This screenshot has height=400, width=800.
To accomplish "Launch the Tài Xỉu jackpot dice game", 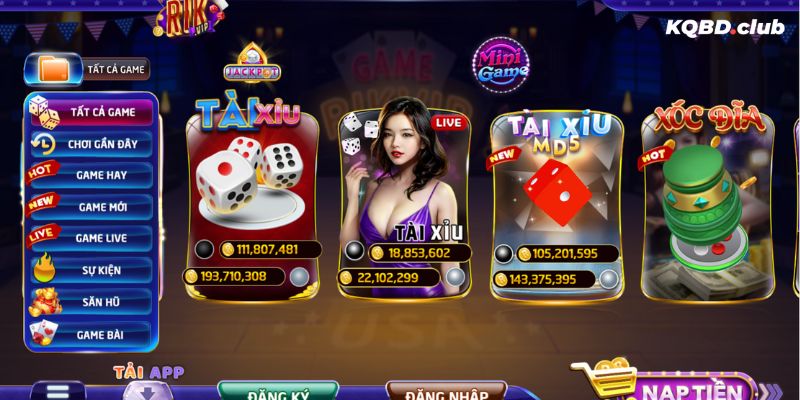I will click(x=252, y=195).
